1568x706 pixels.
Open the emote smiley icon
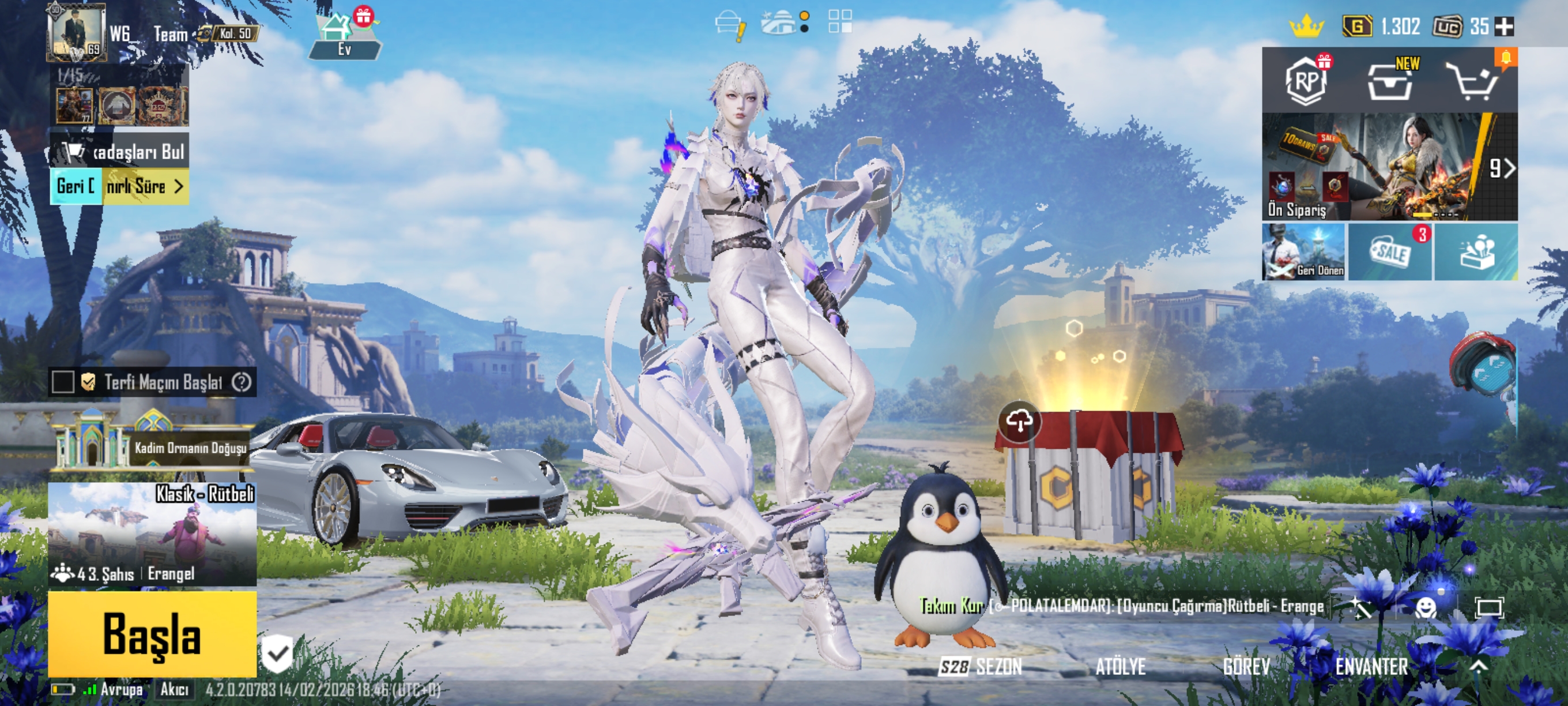pyautogui.click(x=1426, y=607)
